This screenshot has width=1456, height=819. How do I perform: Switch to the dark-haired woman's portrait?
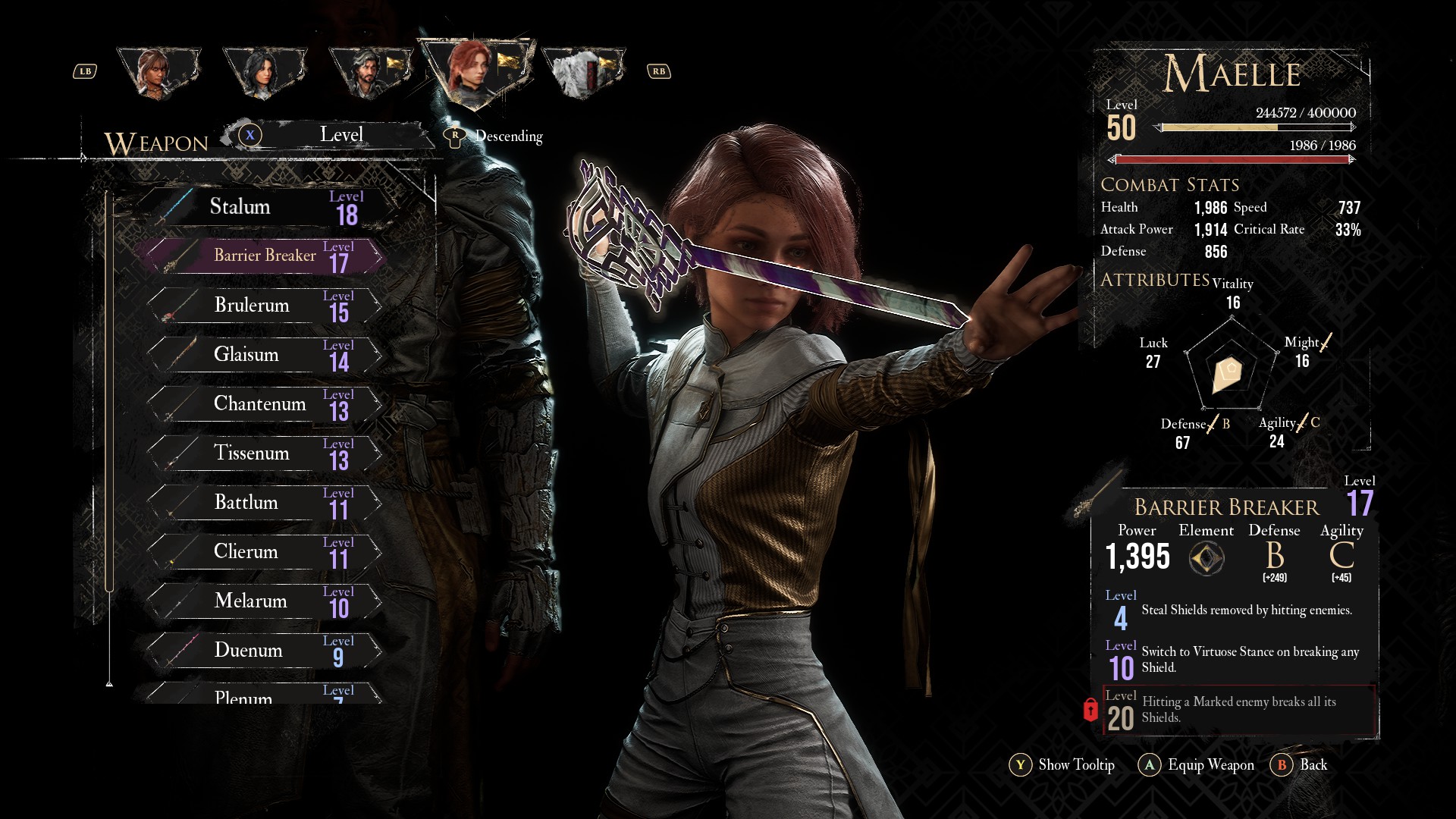[x=265, y=72]
